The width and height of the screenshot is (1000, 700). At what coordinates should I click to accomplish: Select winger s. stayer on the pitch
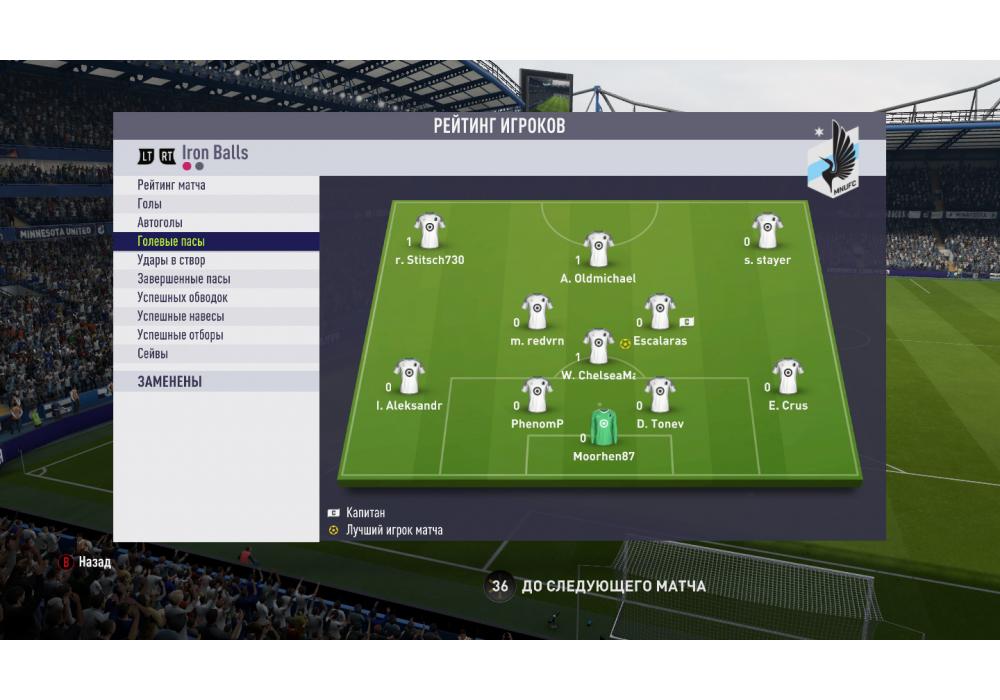click(x=767, y=232)
